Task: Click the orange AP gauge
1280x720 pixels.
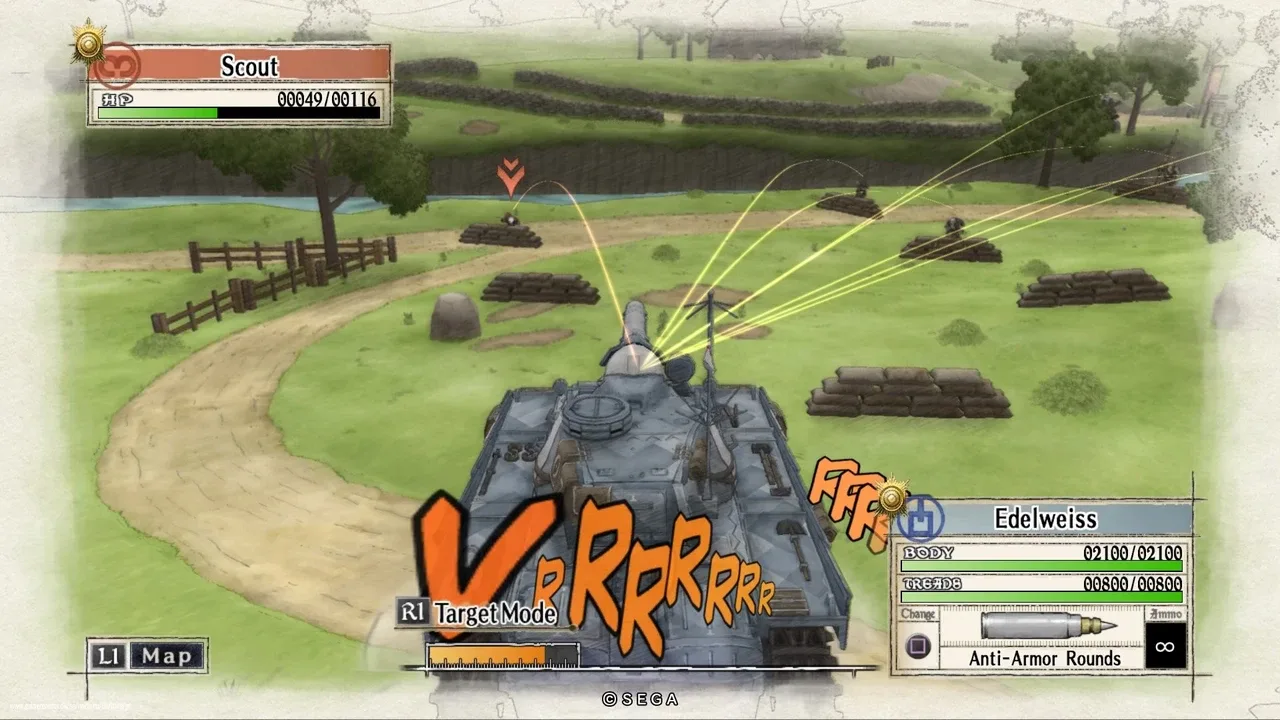Action: [490, 654]
